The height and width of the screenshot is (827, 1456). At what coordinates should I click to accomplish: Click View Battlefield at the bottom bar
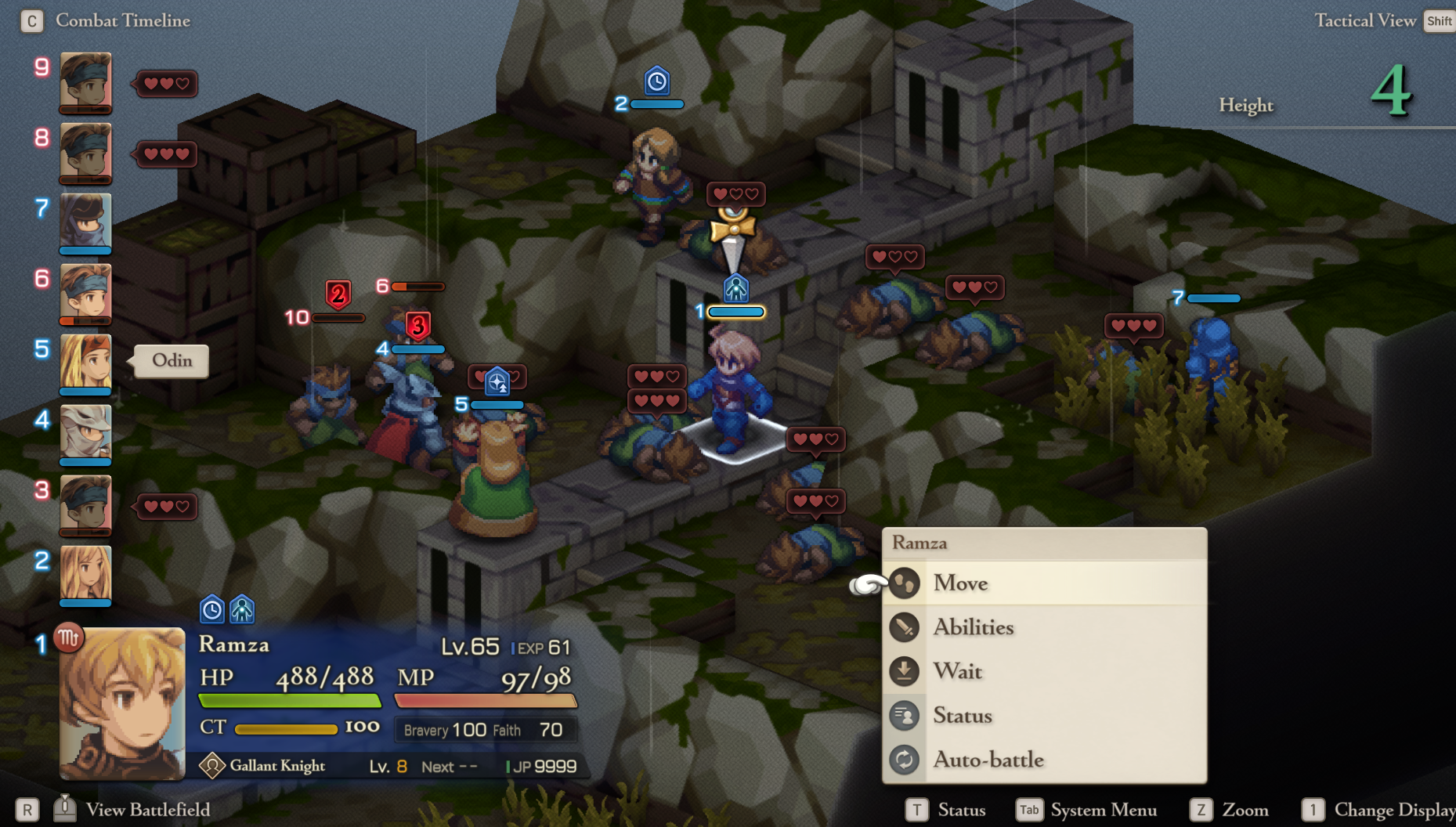147,810
